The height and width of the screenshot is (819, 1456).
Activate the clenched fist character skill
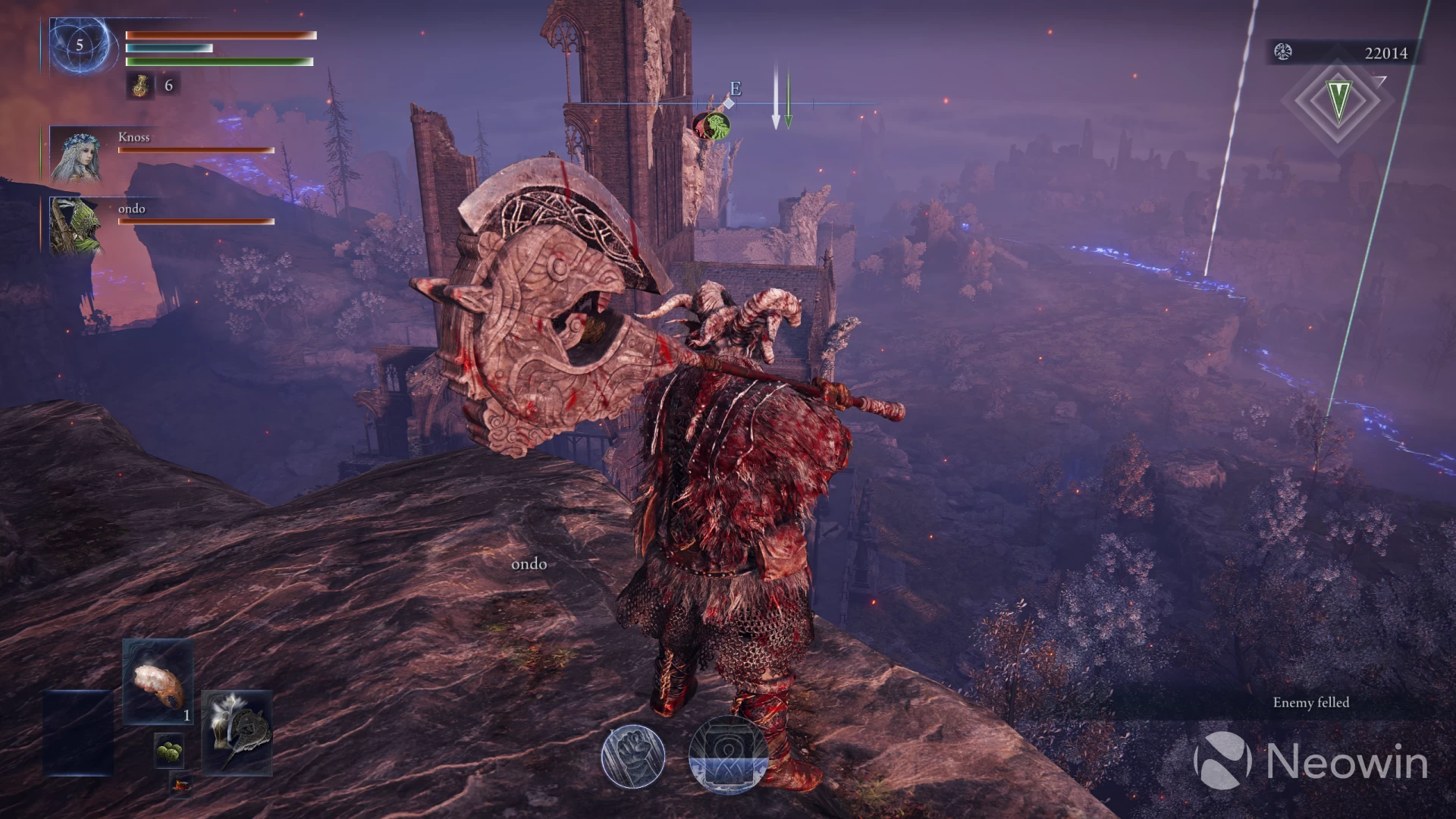pyautogui.click(x=632, y=756)
